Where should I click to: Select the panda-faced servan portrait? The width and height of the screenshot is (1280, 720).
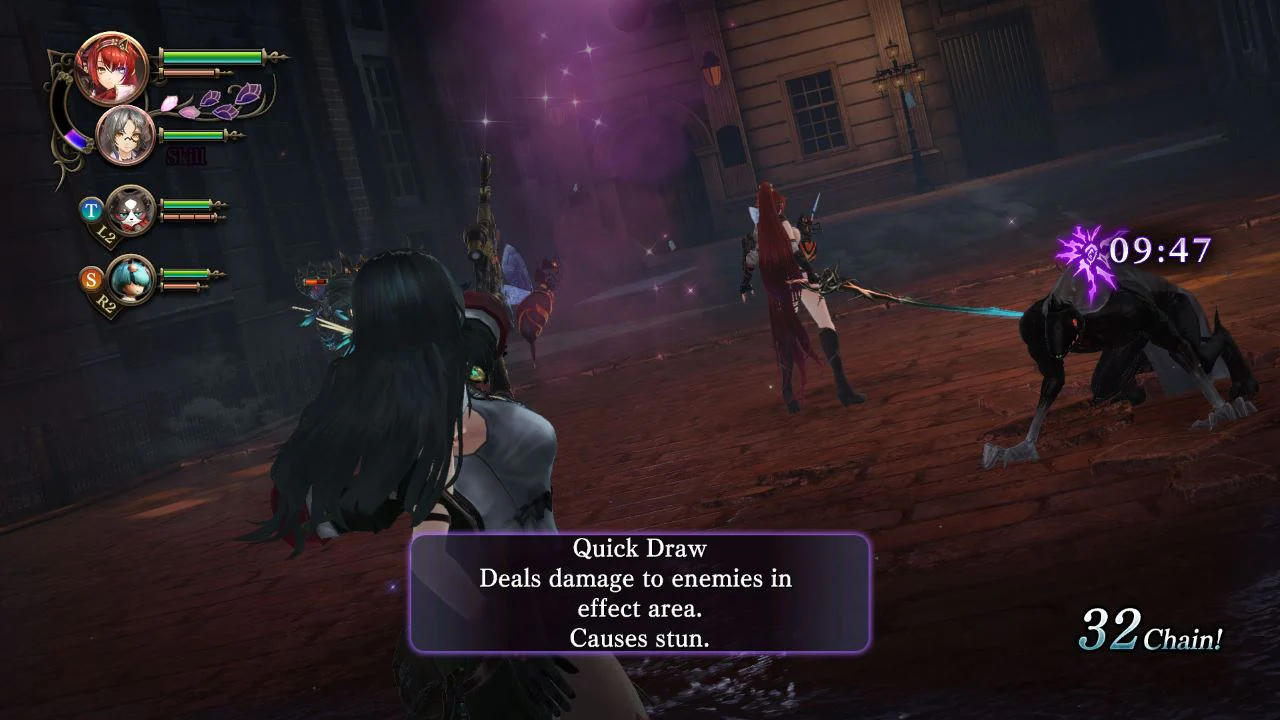pyautogui.click(x=130, y=210)
